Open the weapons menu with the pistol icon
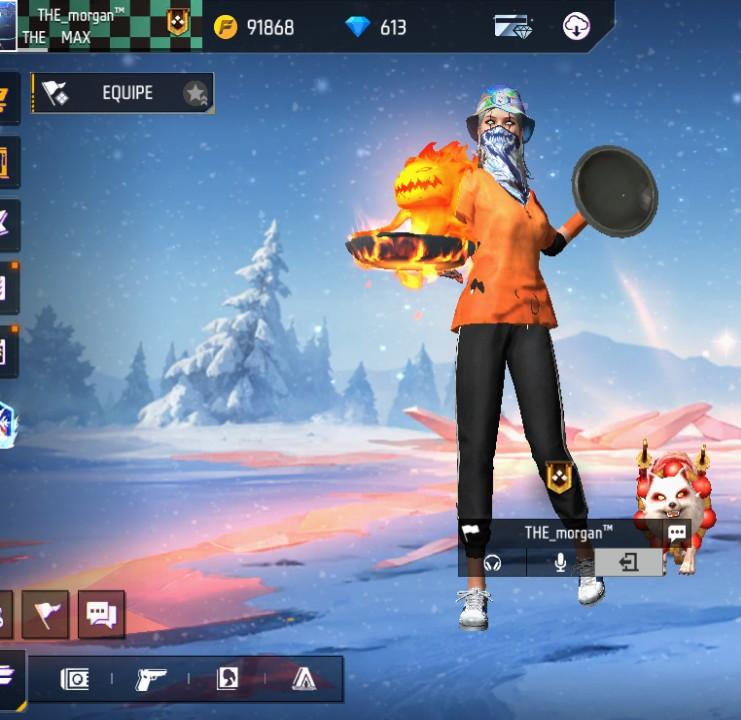Image resolution: width=741 pixels, height=720 pixels. 150,680
